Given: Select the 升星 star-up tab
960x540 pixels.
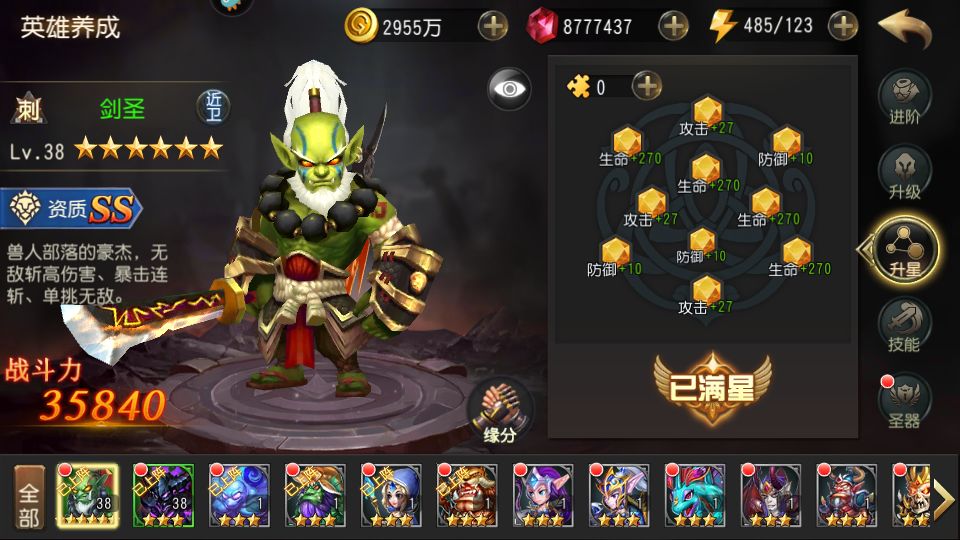Looking at the screenshot, I should (x=904, y=248).
